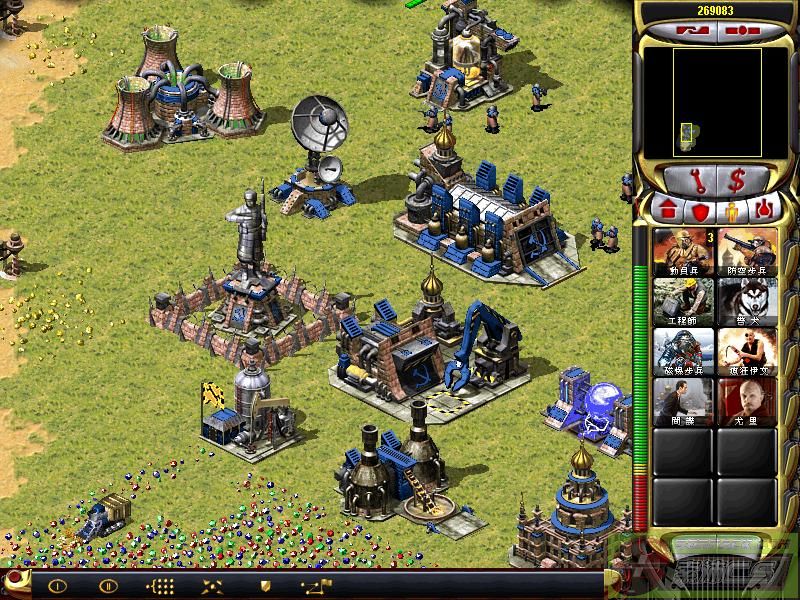Select team two on the command bar

[x=107, y=586]
